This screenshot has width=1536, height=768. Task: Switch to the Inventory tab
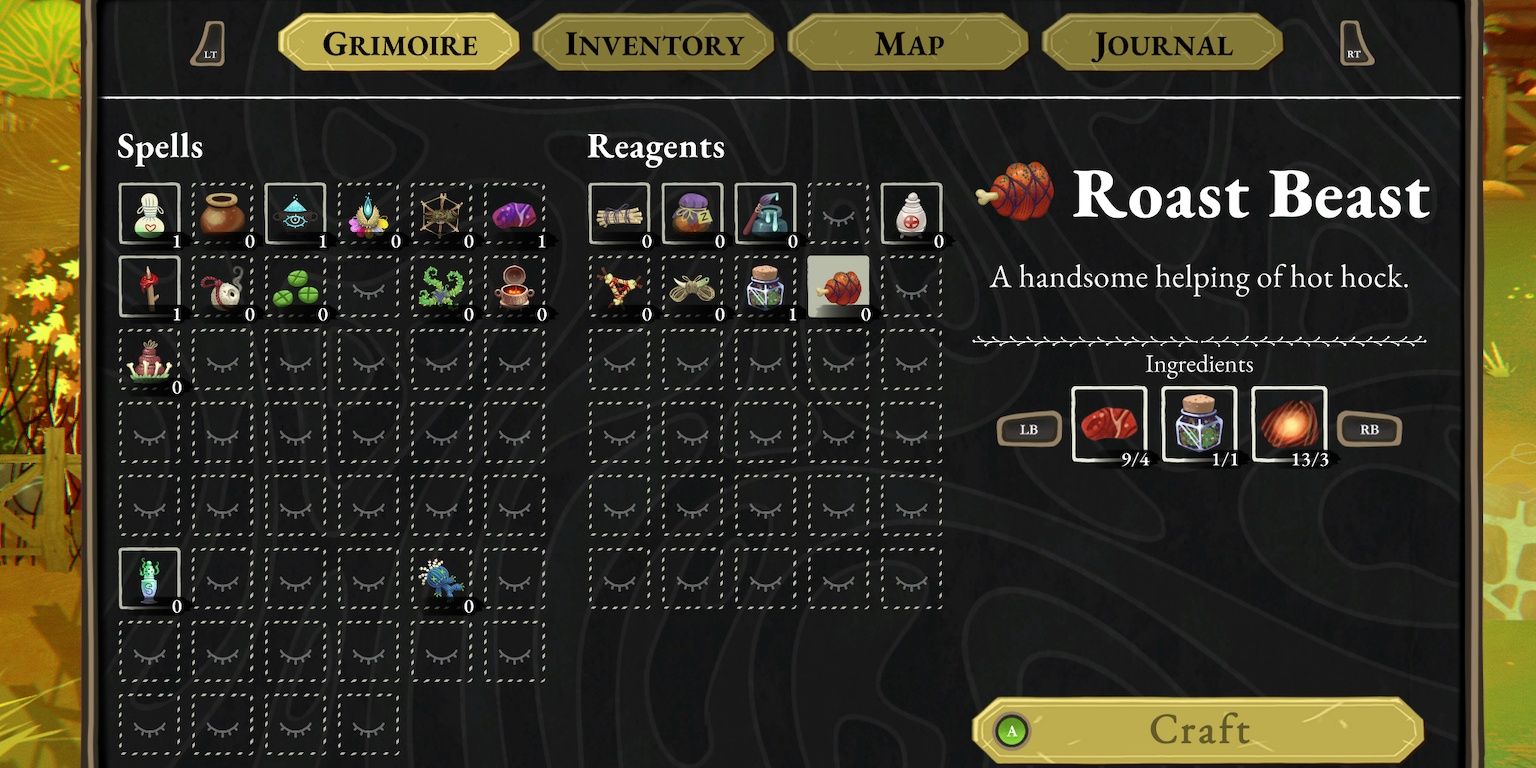tap(653, 43)
